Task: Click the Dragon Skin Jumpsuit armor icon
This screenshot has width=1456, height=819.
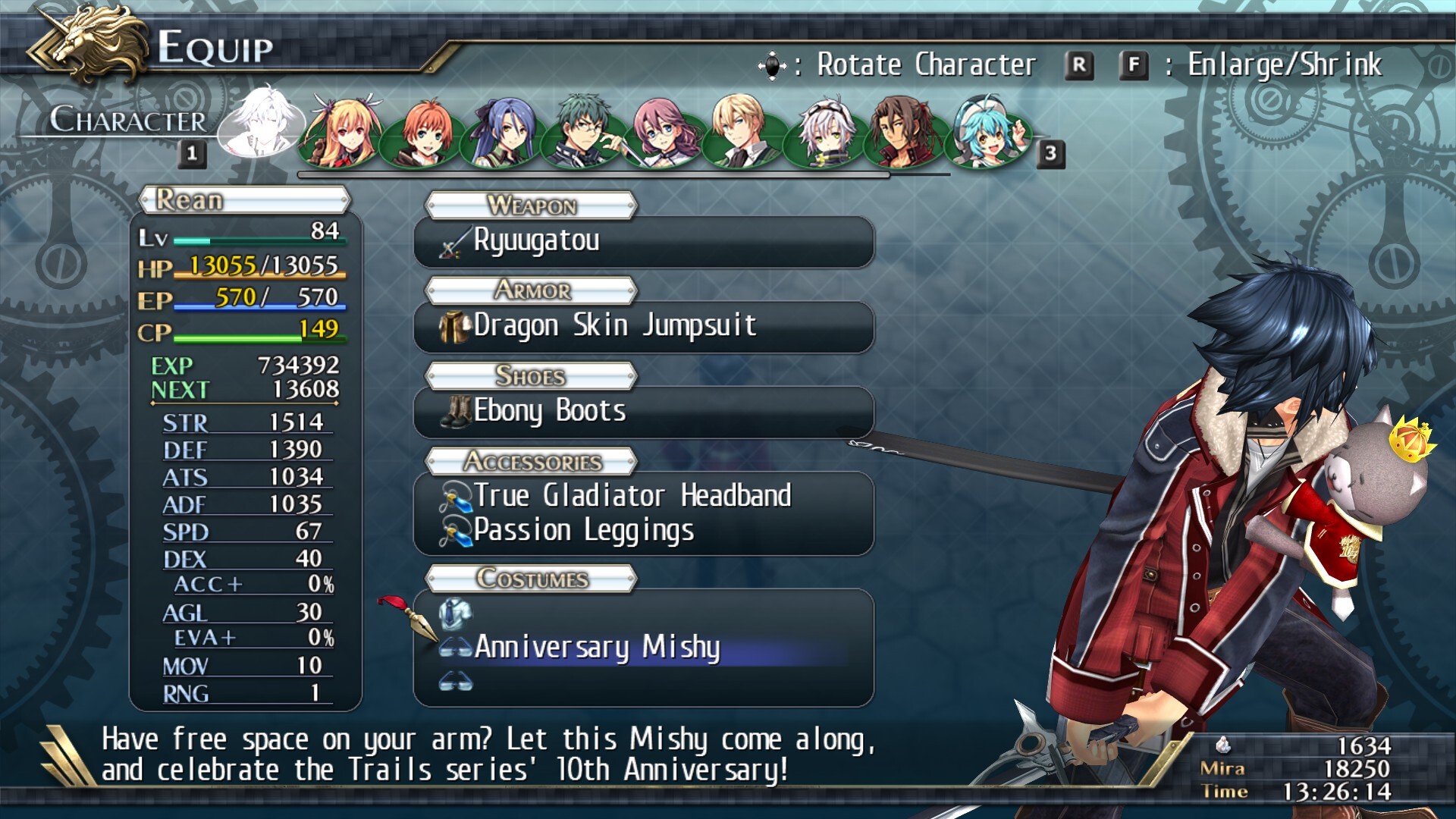Action: pos(452,325)
